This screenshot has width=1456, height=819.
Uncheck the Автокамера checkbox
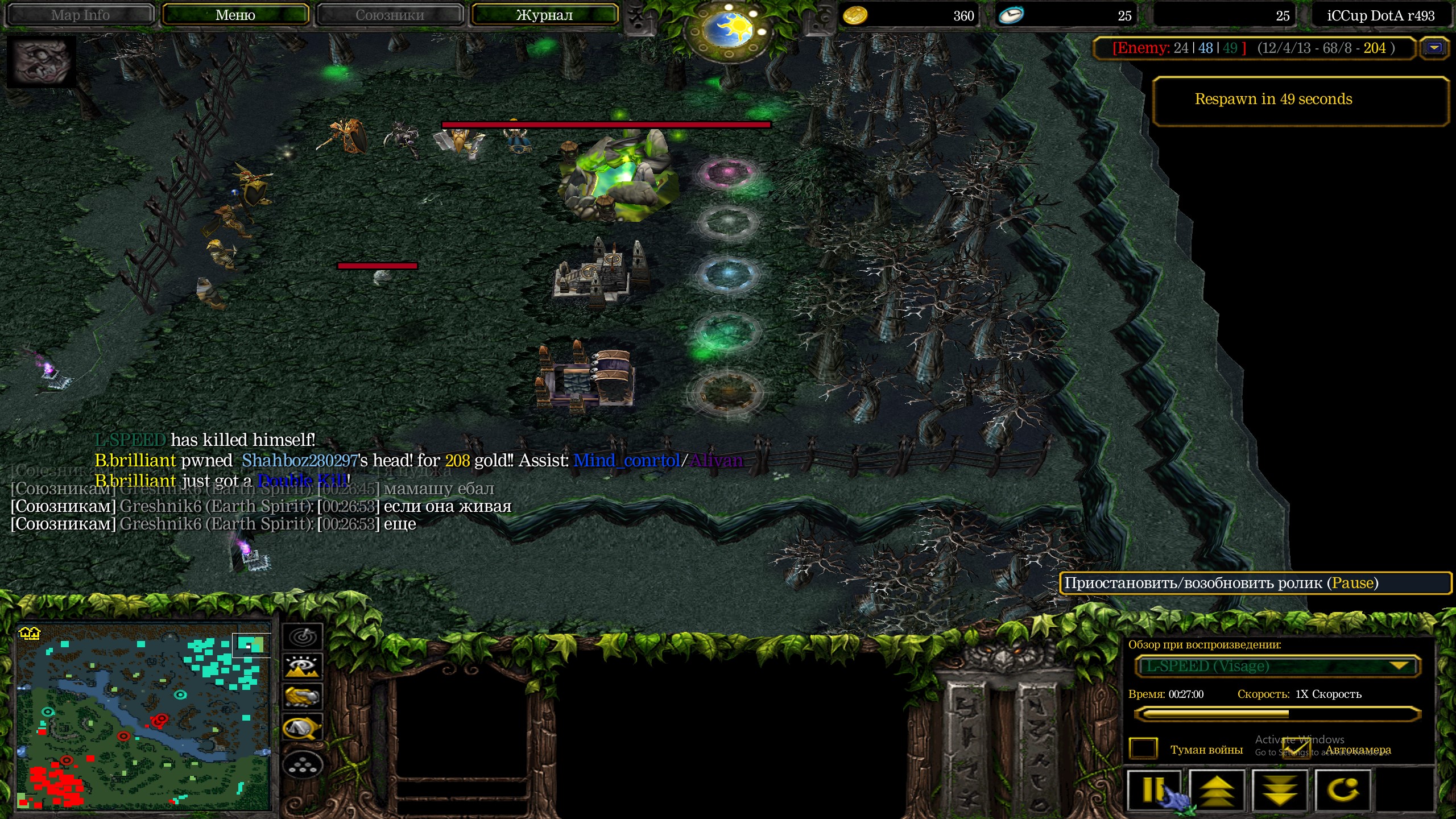tap(1296, 748)
